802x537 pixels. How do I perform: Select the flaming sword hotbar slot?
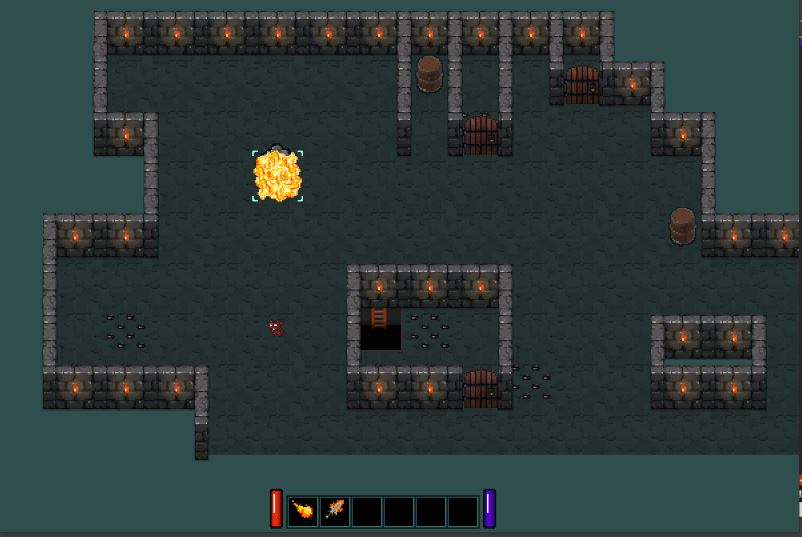coord(335,510)
